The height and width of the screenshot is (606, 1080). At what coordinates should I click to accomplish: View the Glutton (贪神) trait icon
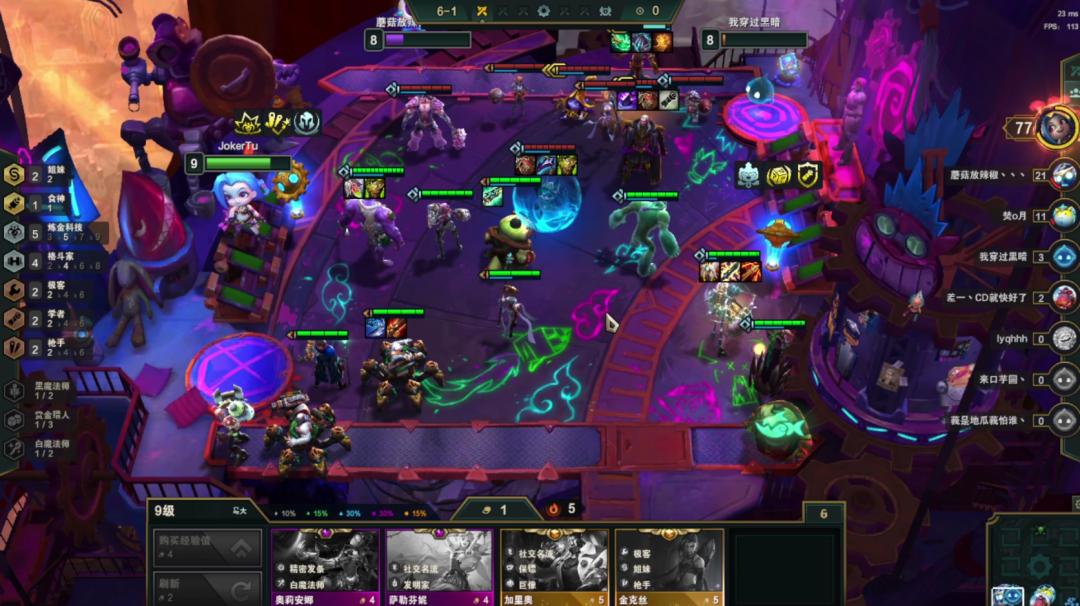point(14,203)
